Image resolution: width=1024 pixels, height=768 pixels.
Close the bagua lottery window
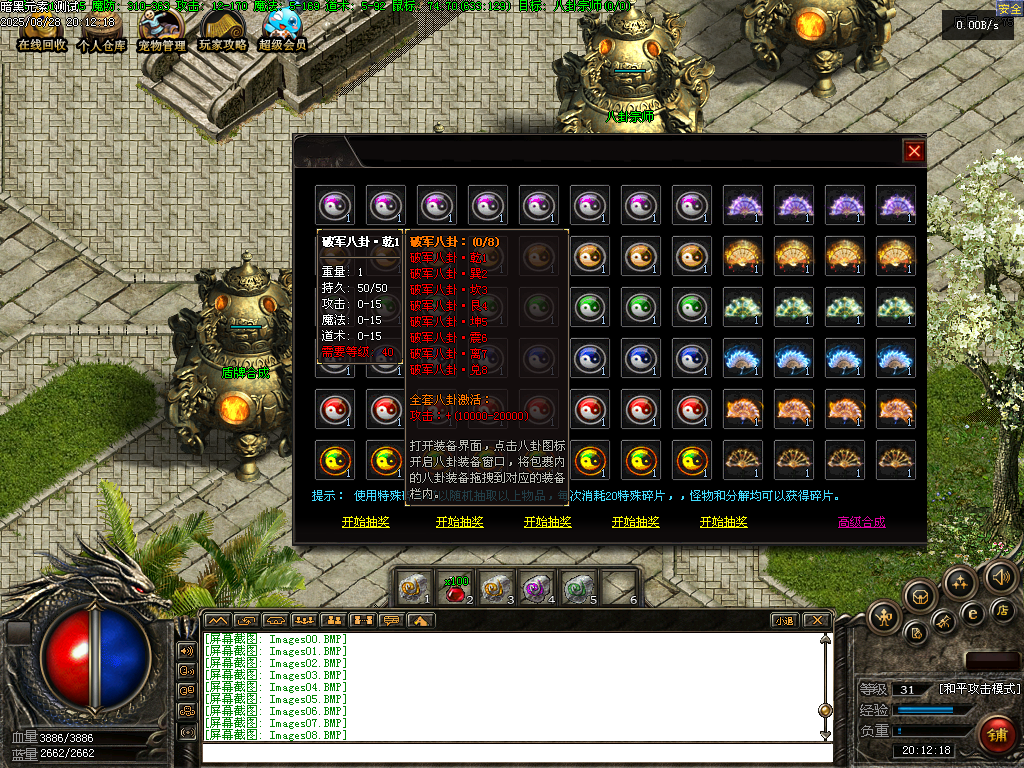point(913,151)
